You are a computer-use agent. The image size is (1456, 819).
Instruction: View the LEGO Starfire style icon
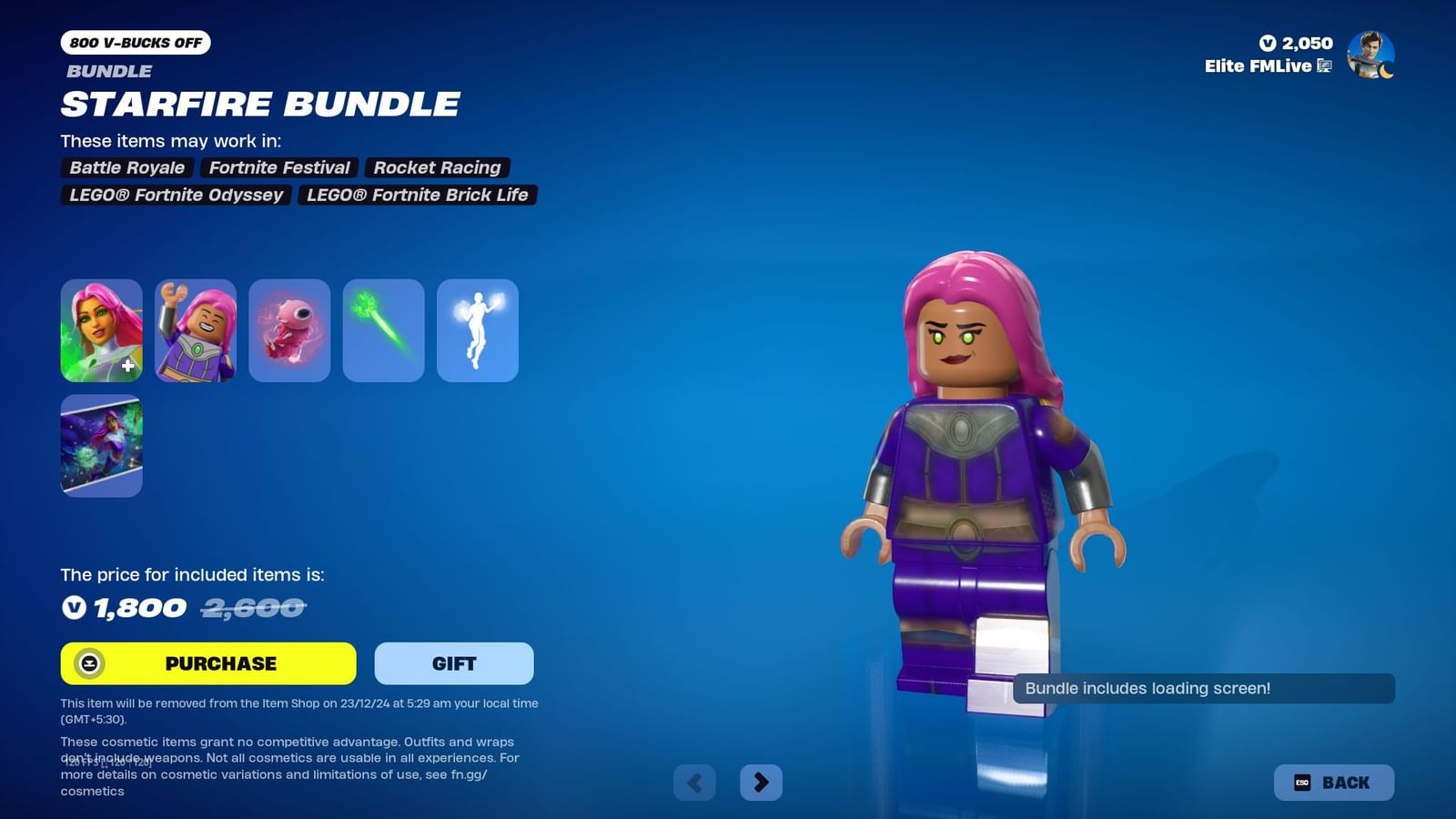[x=195, y=330]
